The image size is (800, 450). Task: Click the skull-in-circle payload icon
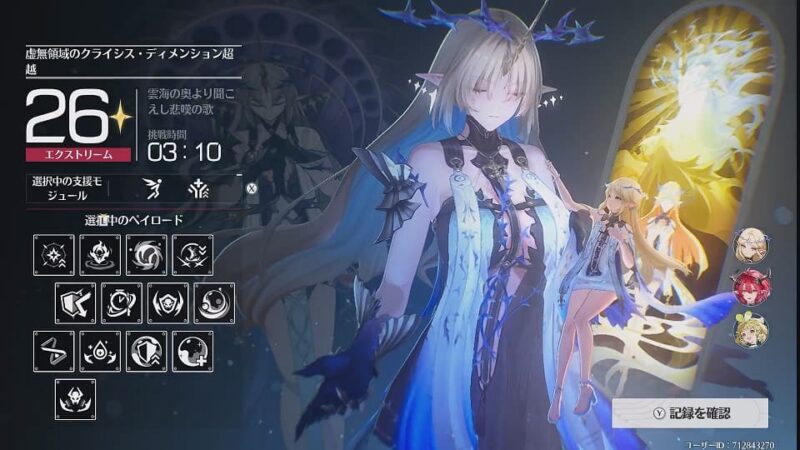pos(168,302)
